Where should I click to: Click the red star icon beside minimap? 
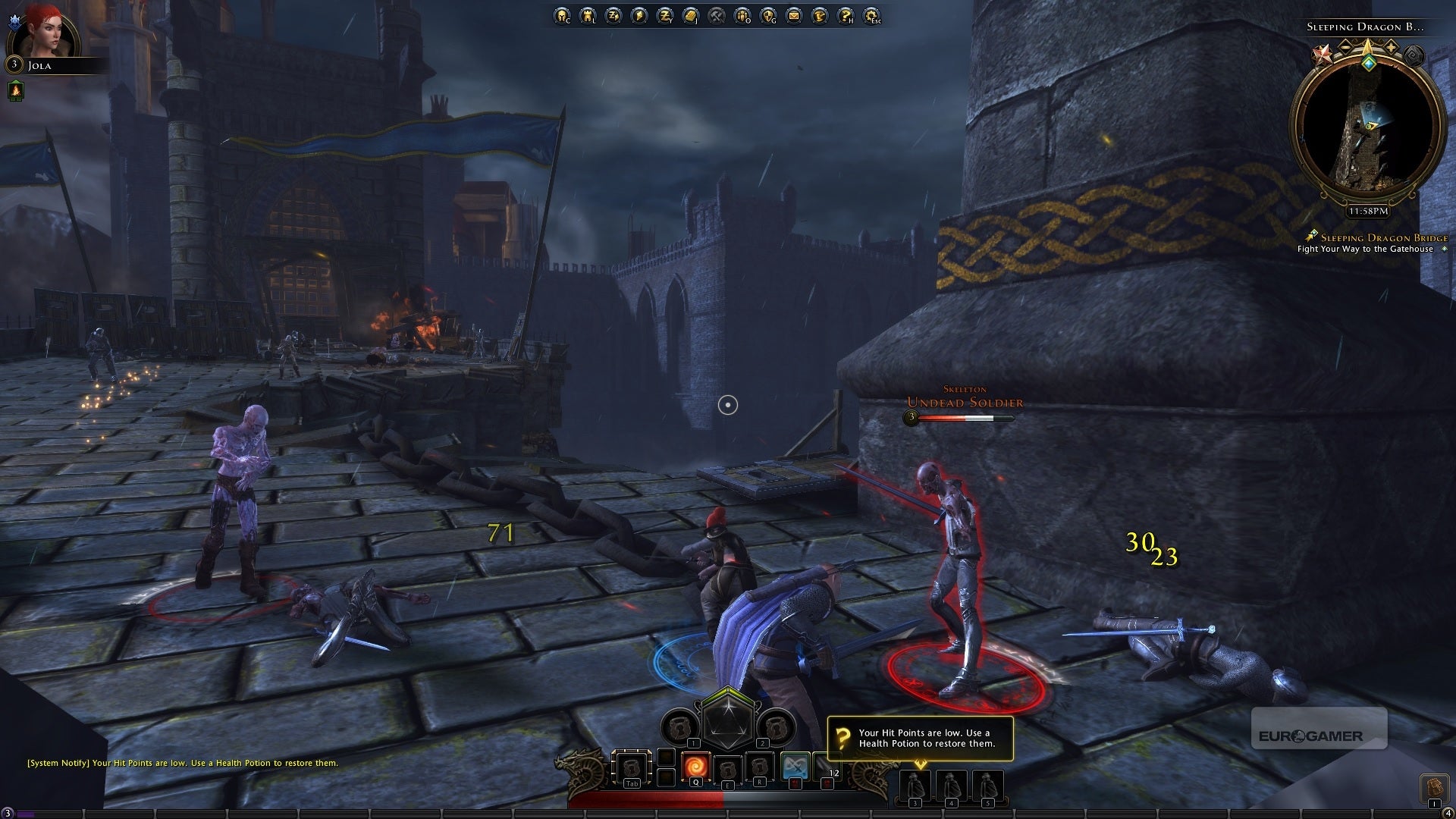pyautogui.click(x=1323, y=55)
